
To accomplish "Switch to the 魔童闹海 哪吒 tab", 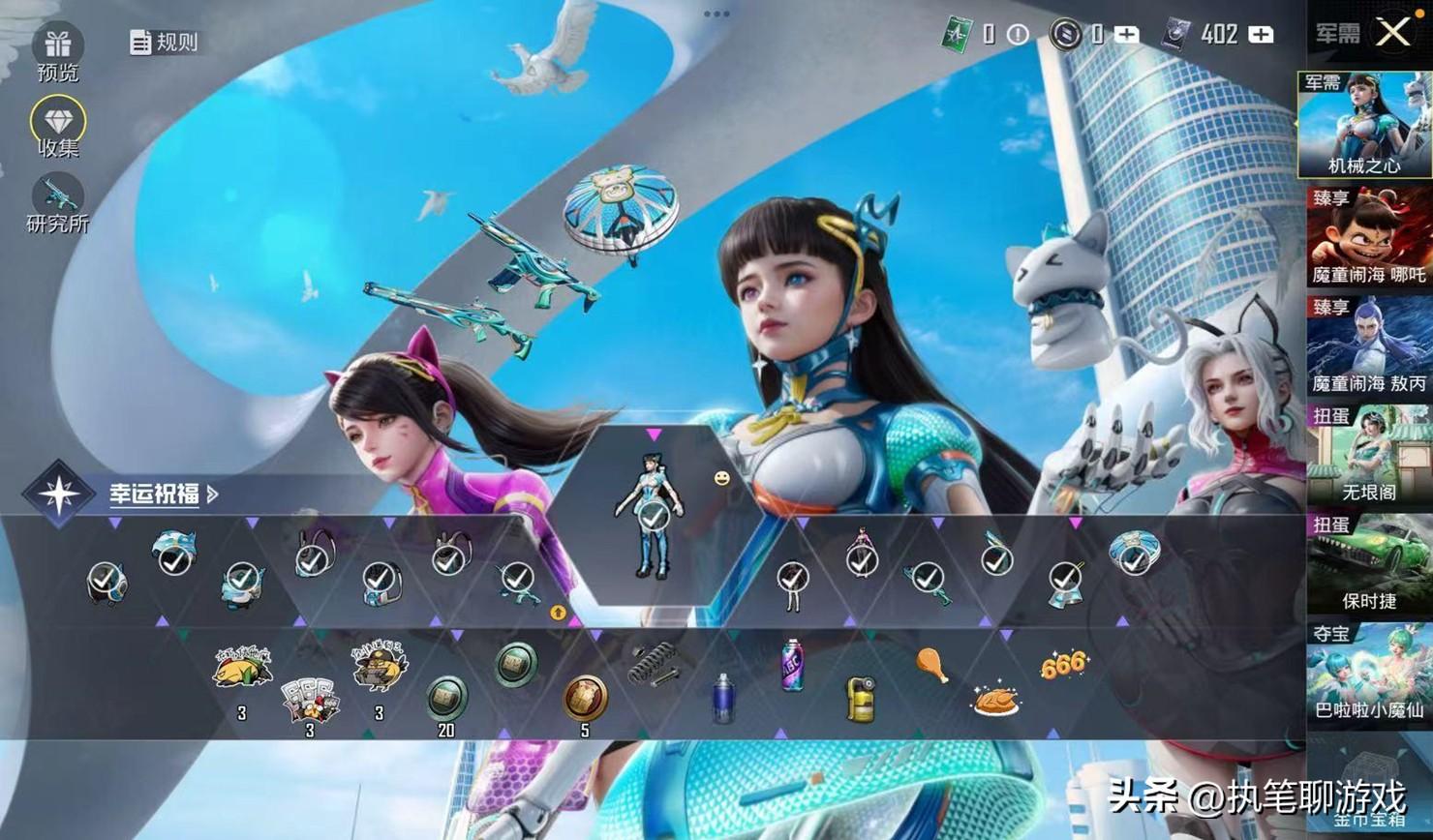I will pyautogui.click(x=1368, y=237).
